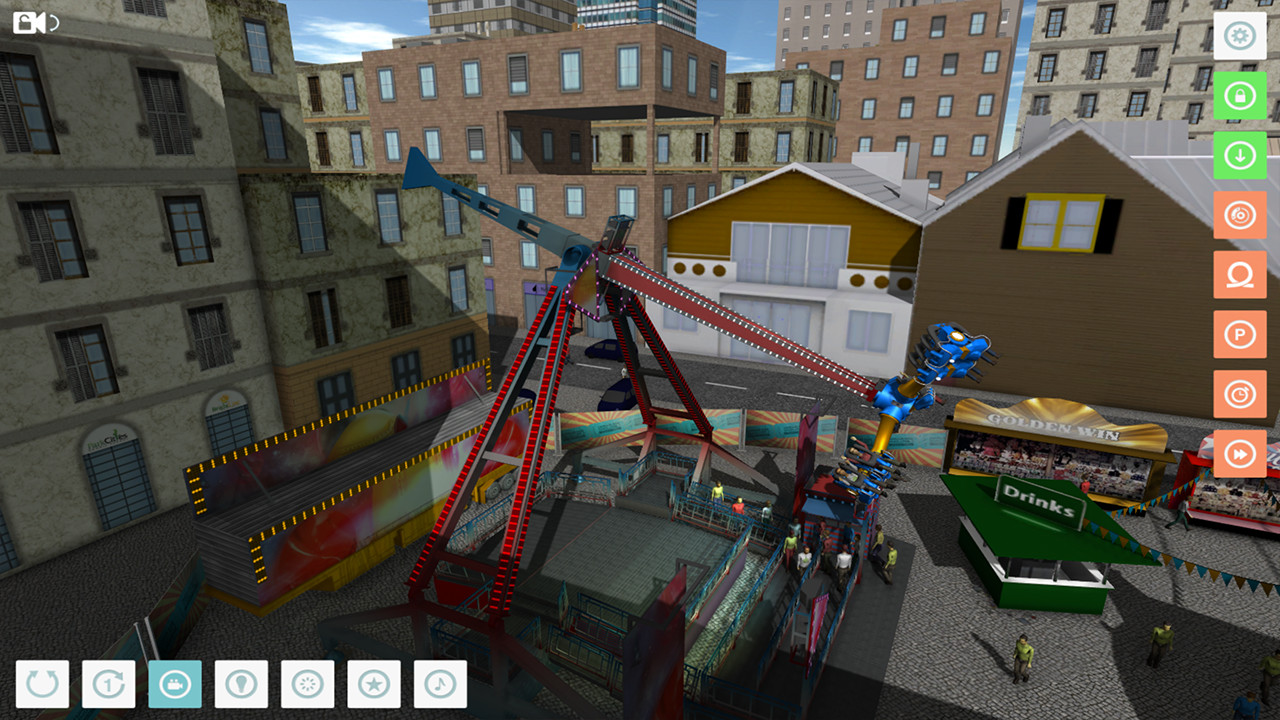The image size is (1280, 720).
Task: Open the settings gear menu
Action: tap(1240, 36)
